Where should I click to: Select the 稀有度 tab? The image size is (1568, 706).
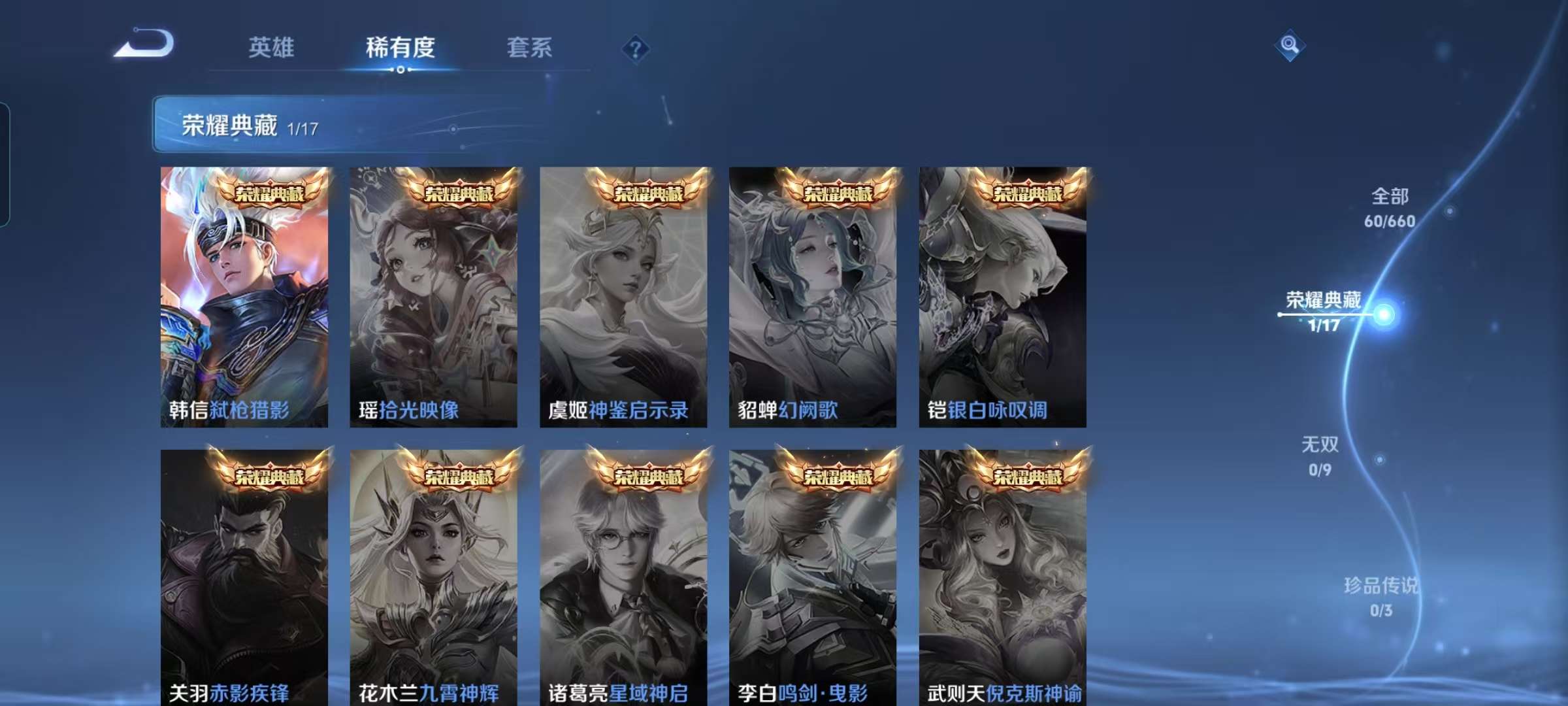coord(401,47)
